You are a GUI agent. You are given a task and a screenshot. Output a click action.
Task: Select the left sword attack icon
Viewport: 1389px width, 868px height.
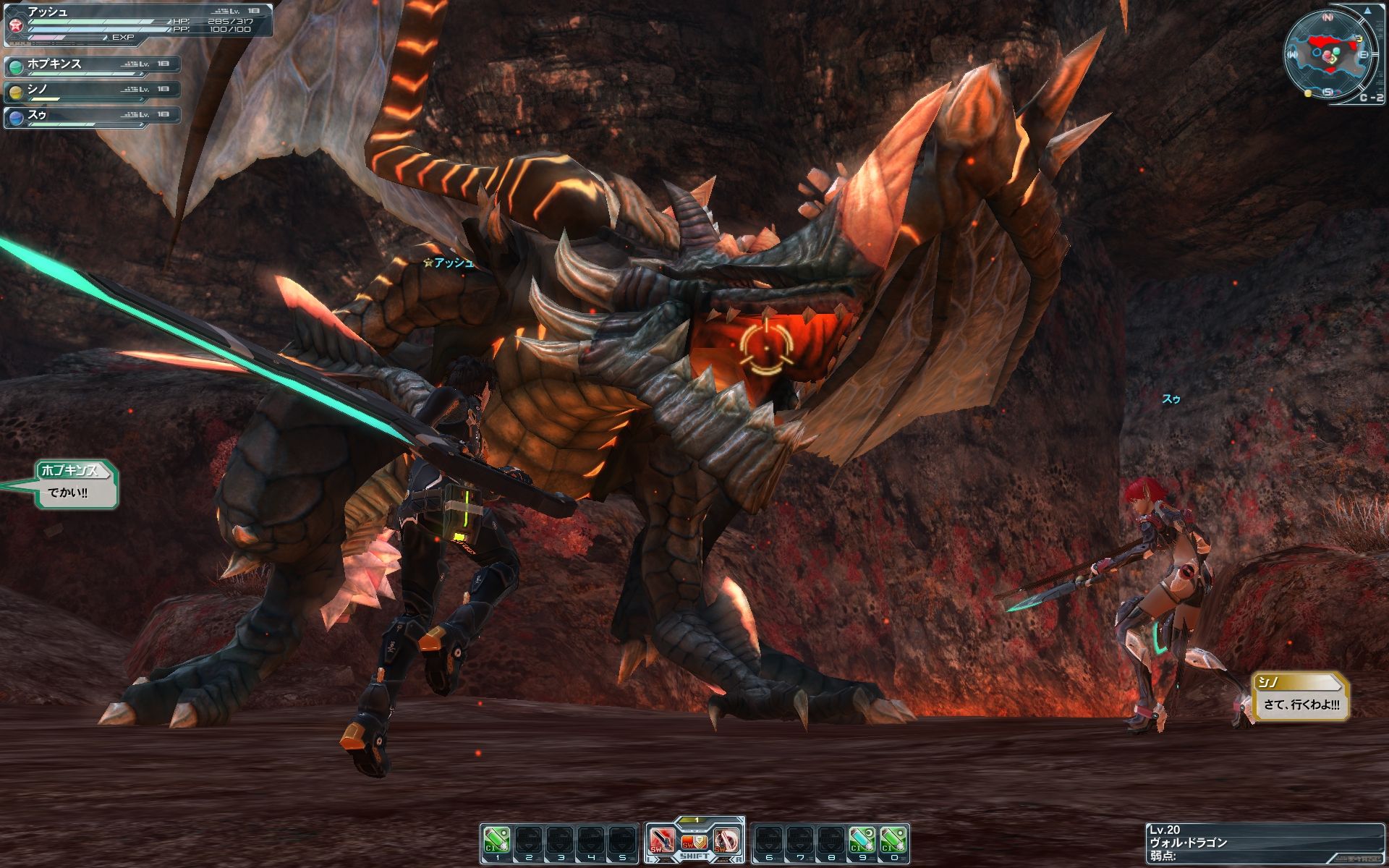click(662, 840)
